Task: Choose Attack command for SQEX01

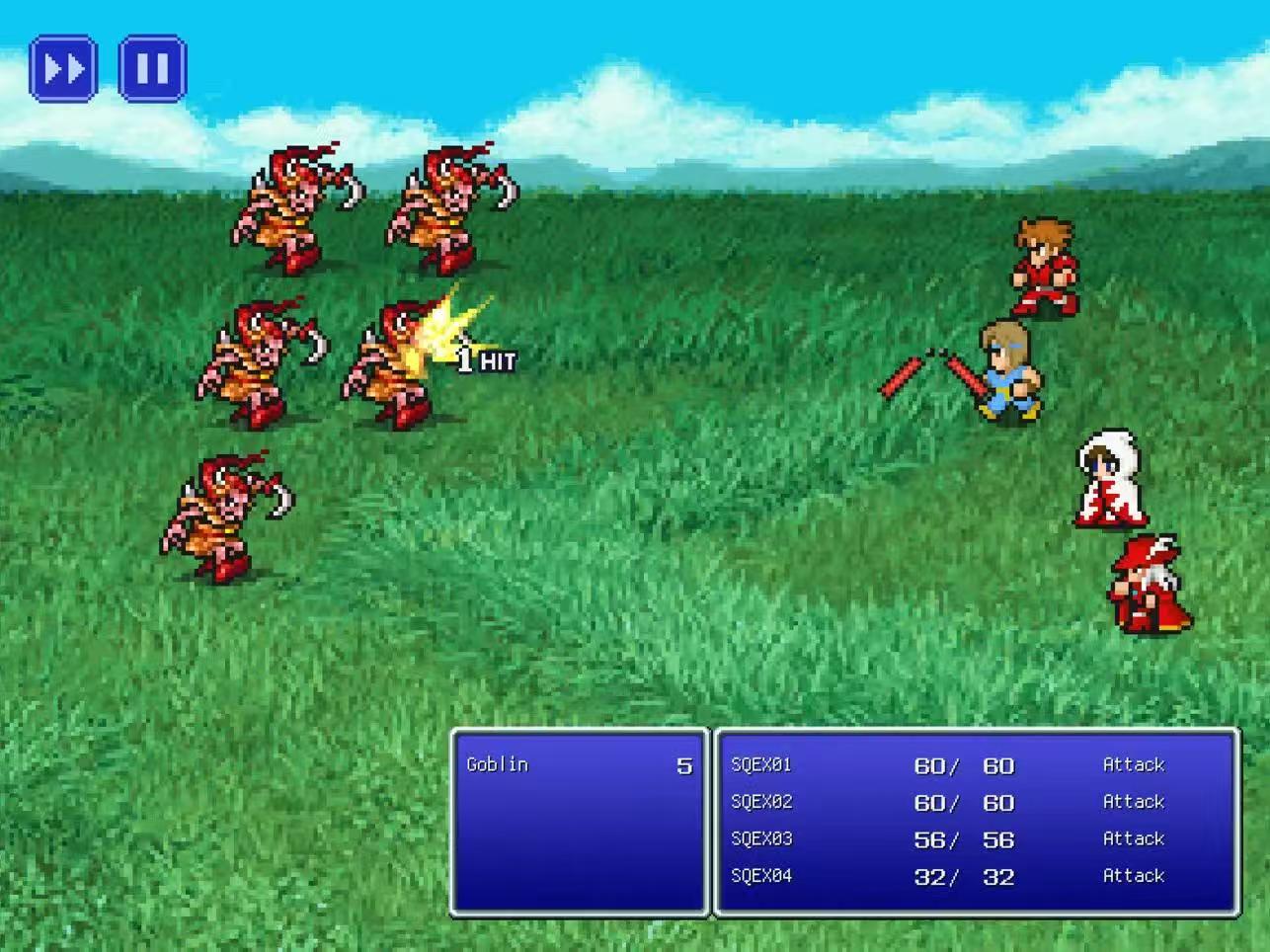Action: click(x=1133, y=764)
